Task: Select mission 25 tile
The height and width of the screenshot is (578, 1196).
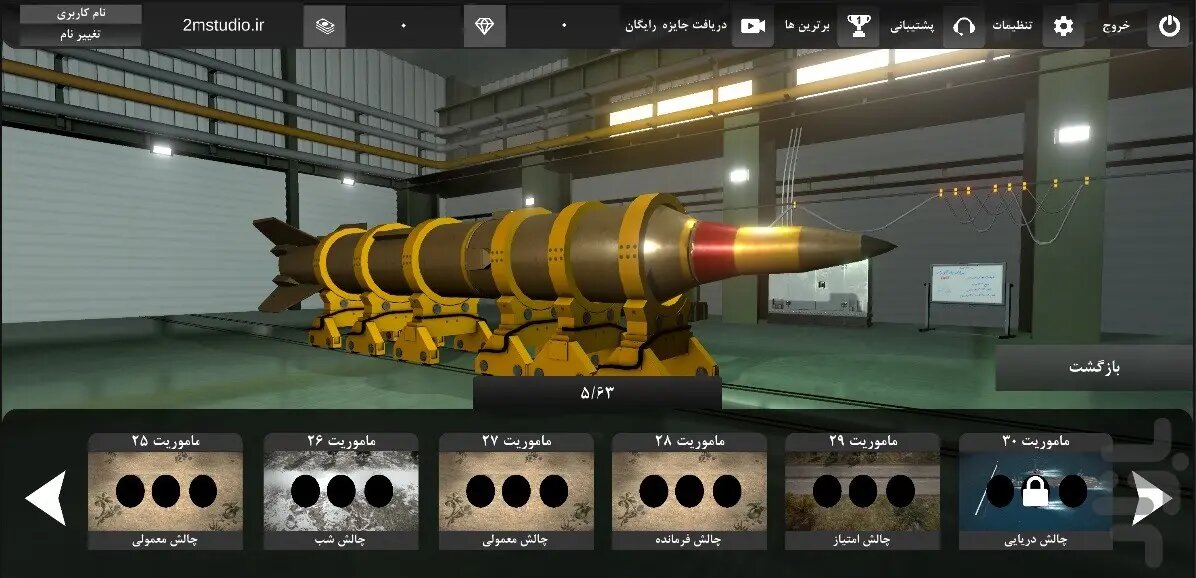Action: point(165,491)
